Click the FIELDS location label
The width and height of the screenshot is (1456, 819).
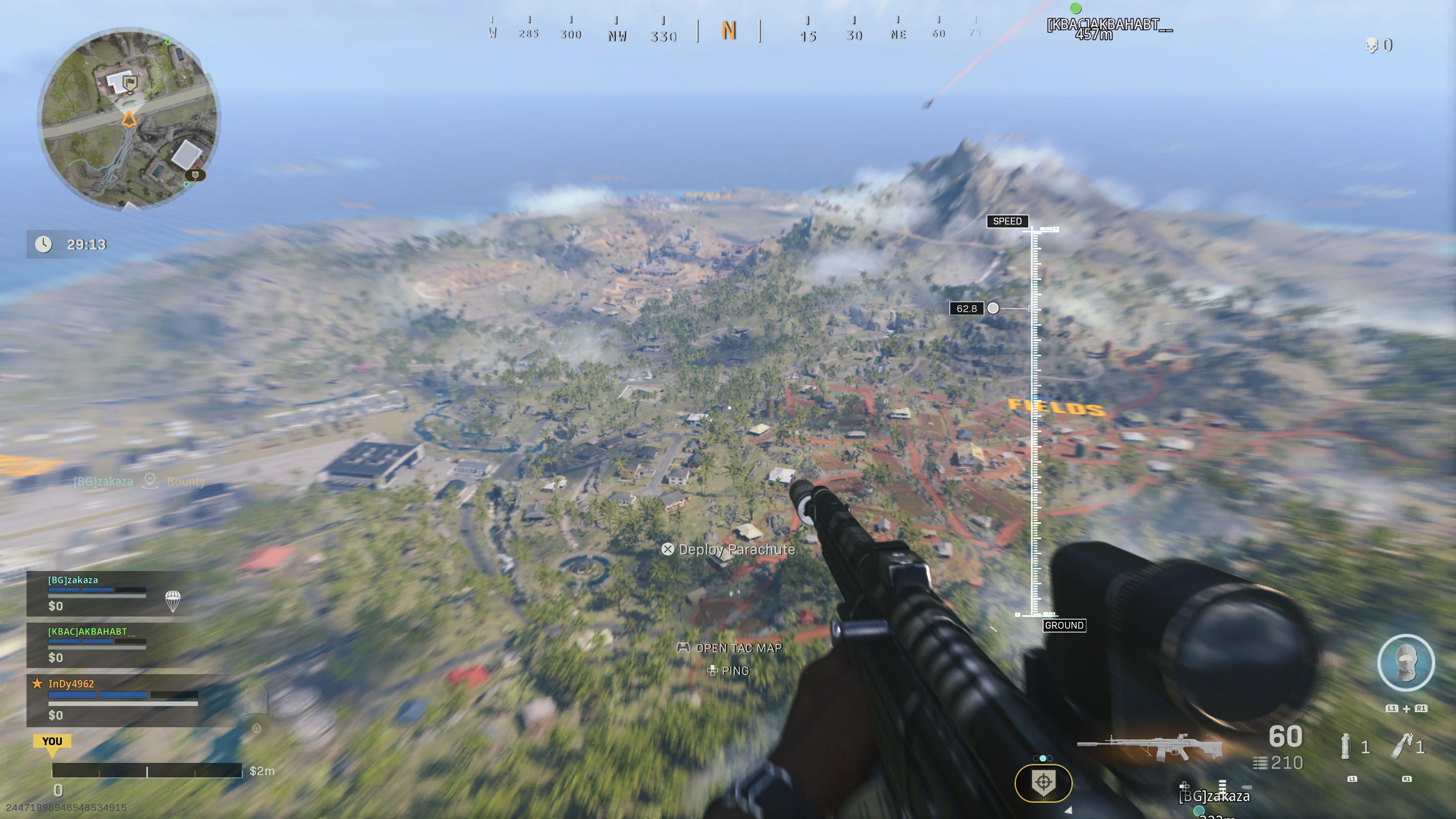(1056, 407)
